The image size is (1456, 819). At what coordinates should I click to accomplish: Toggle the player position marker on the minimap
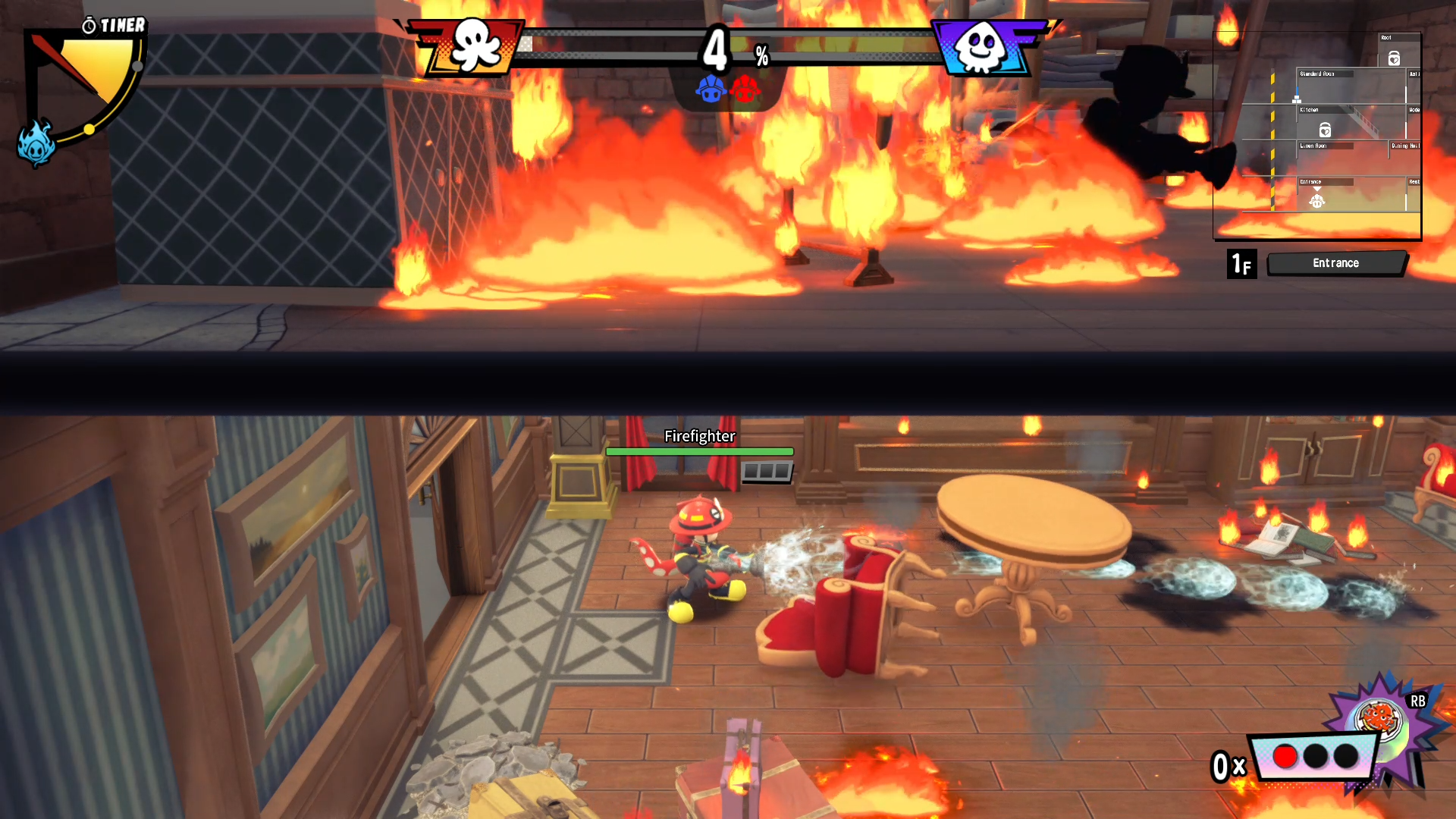(x=1317, y=202)
